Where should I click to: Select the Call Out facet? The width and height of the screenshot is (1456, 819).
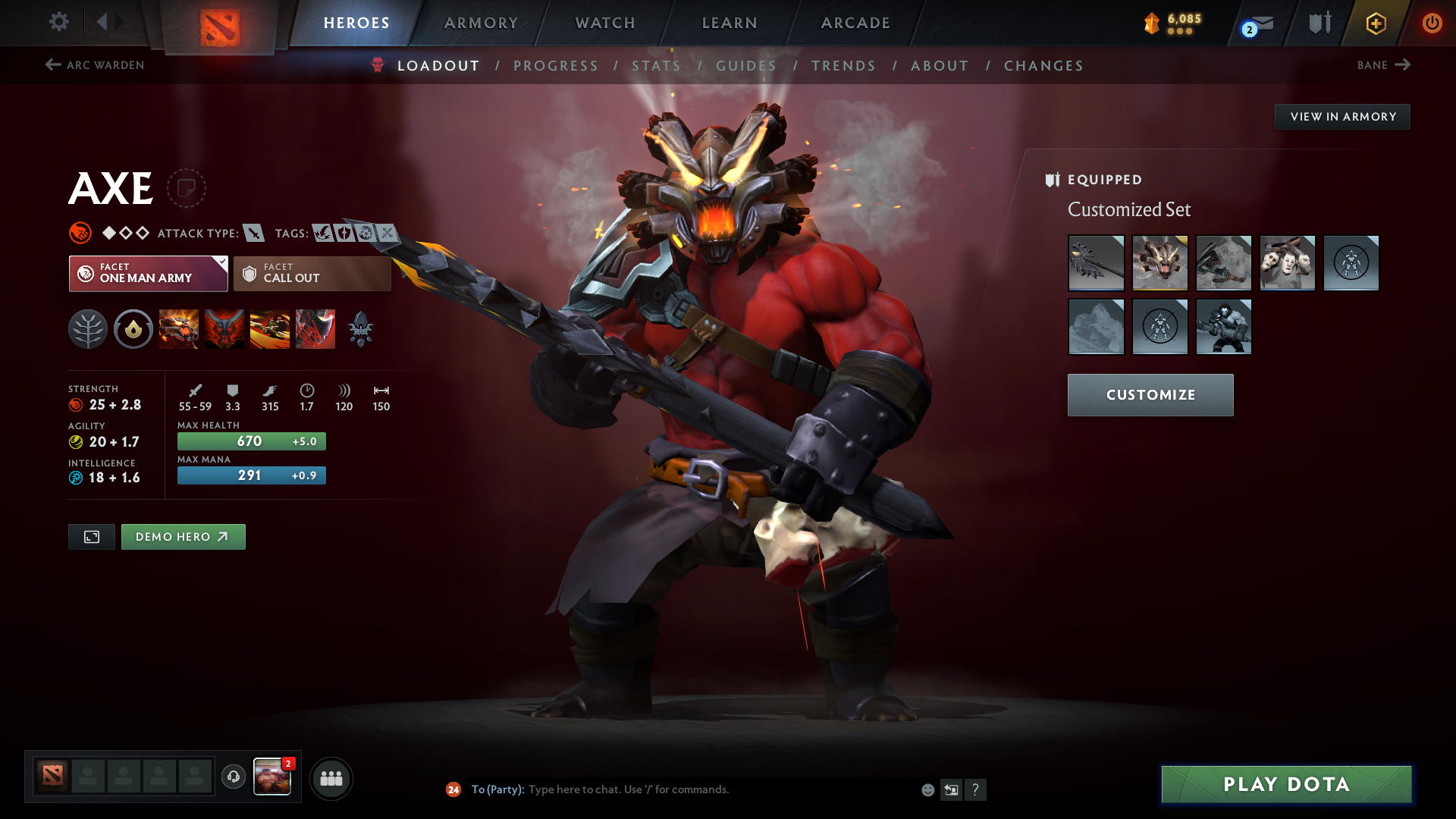312,273
